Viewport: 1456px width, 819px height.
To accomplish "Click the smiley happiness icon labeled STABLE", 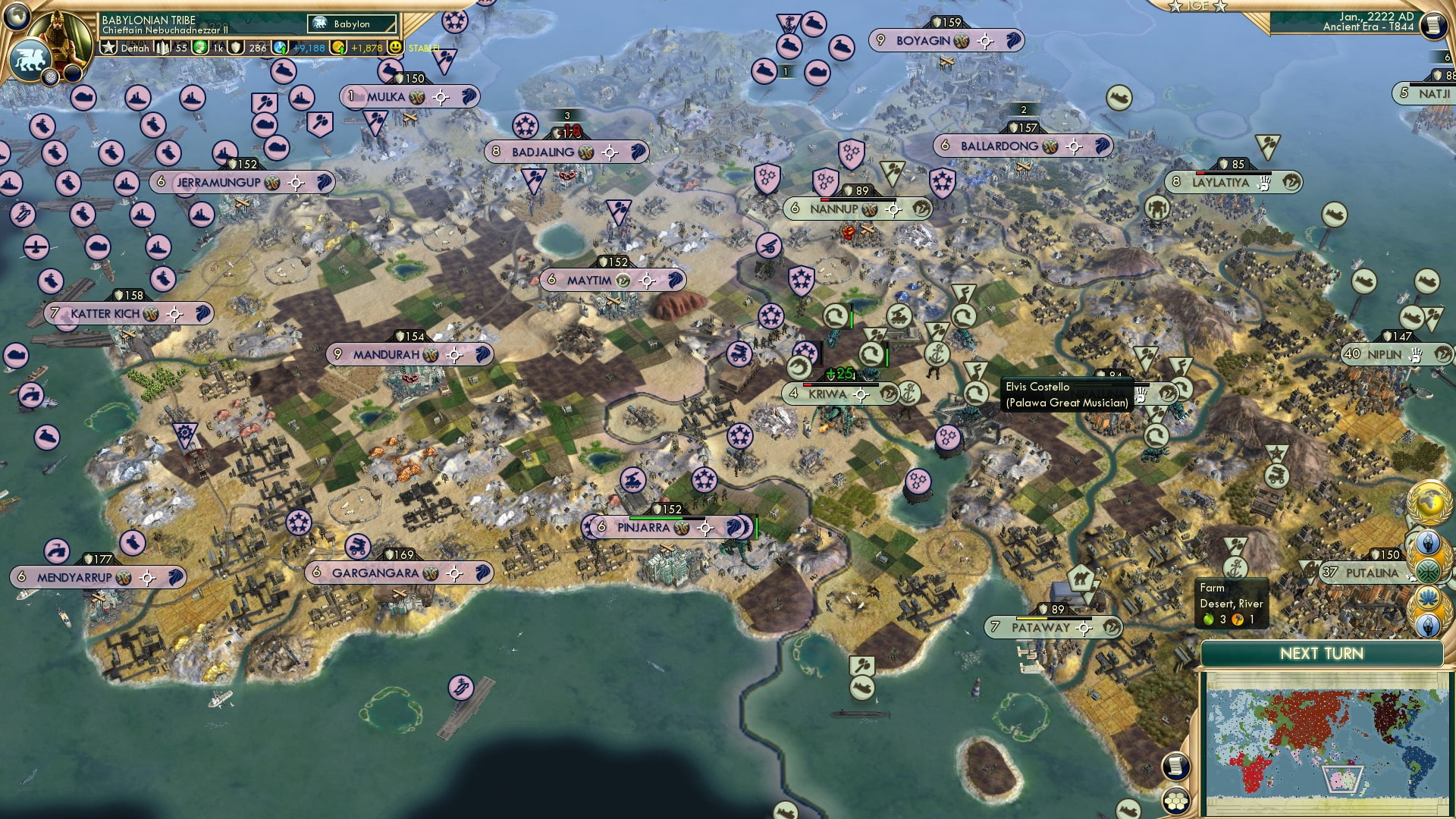I will pos(396,47).
